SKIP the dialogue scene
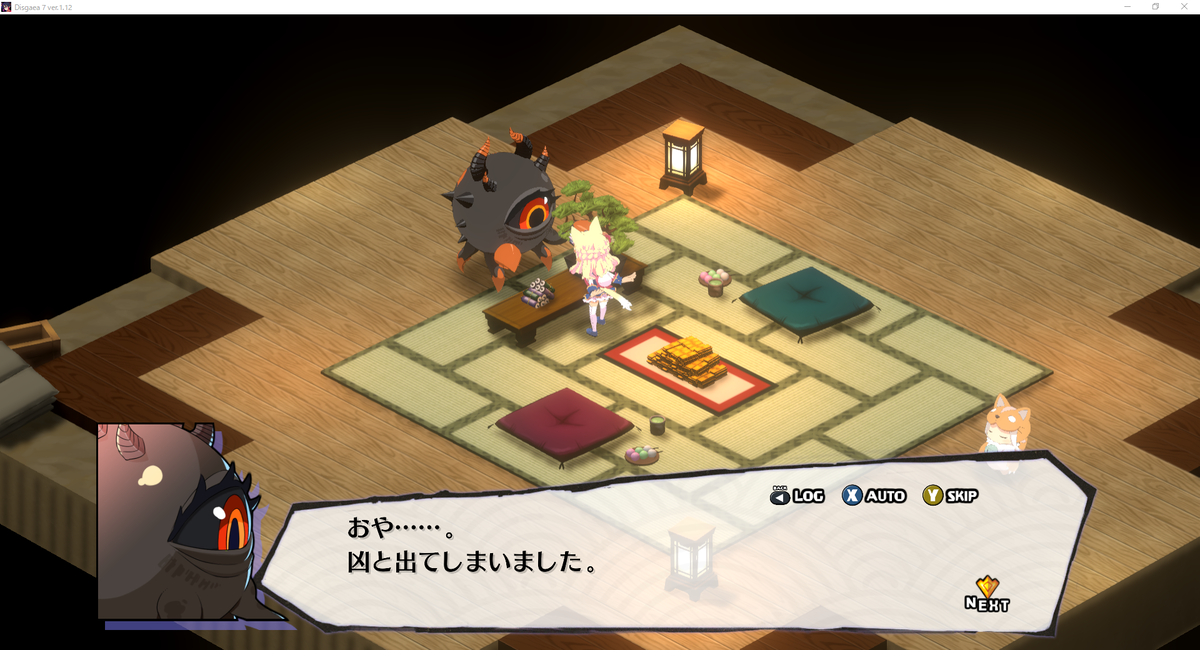The image size is (1200, 650). coord(950,495)
